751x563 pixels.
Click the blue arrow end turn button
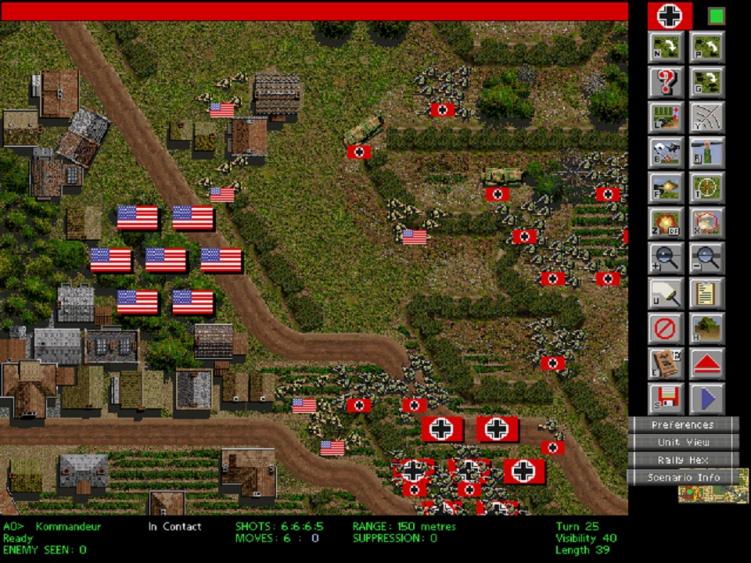click(707, 398)
